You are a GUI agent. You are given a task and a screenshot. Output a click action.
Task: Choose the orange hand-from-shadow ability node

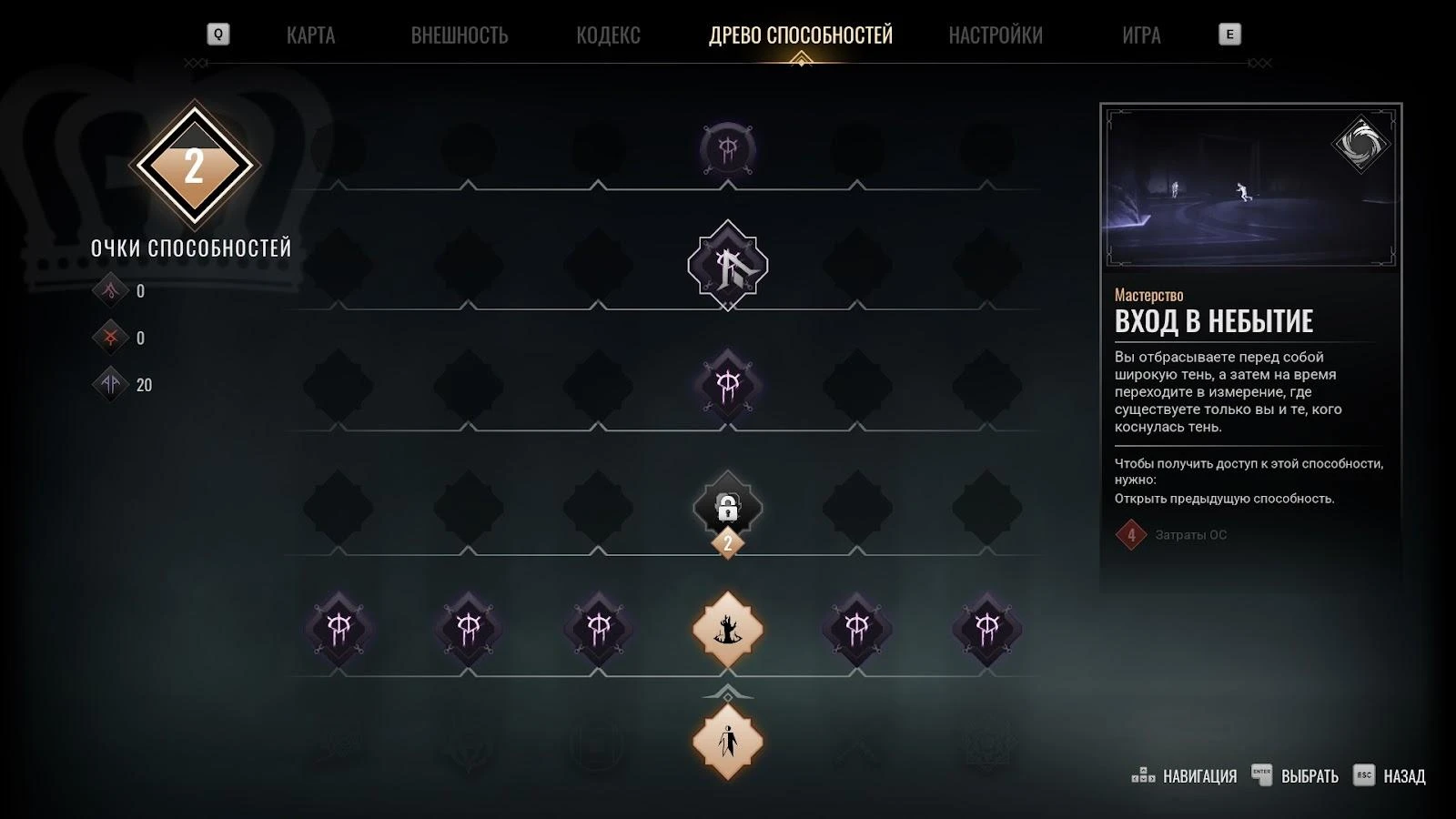coord(727,629)
